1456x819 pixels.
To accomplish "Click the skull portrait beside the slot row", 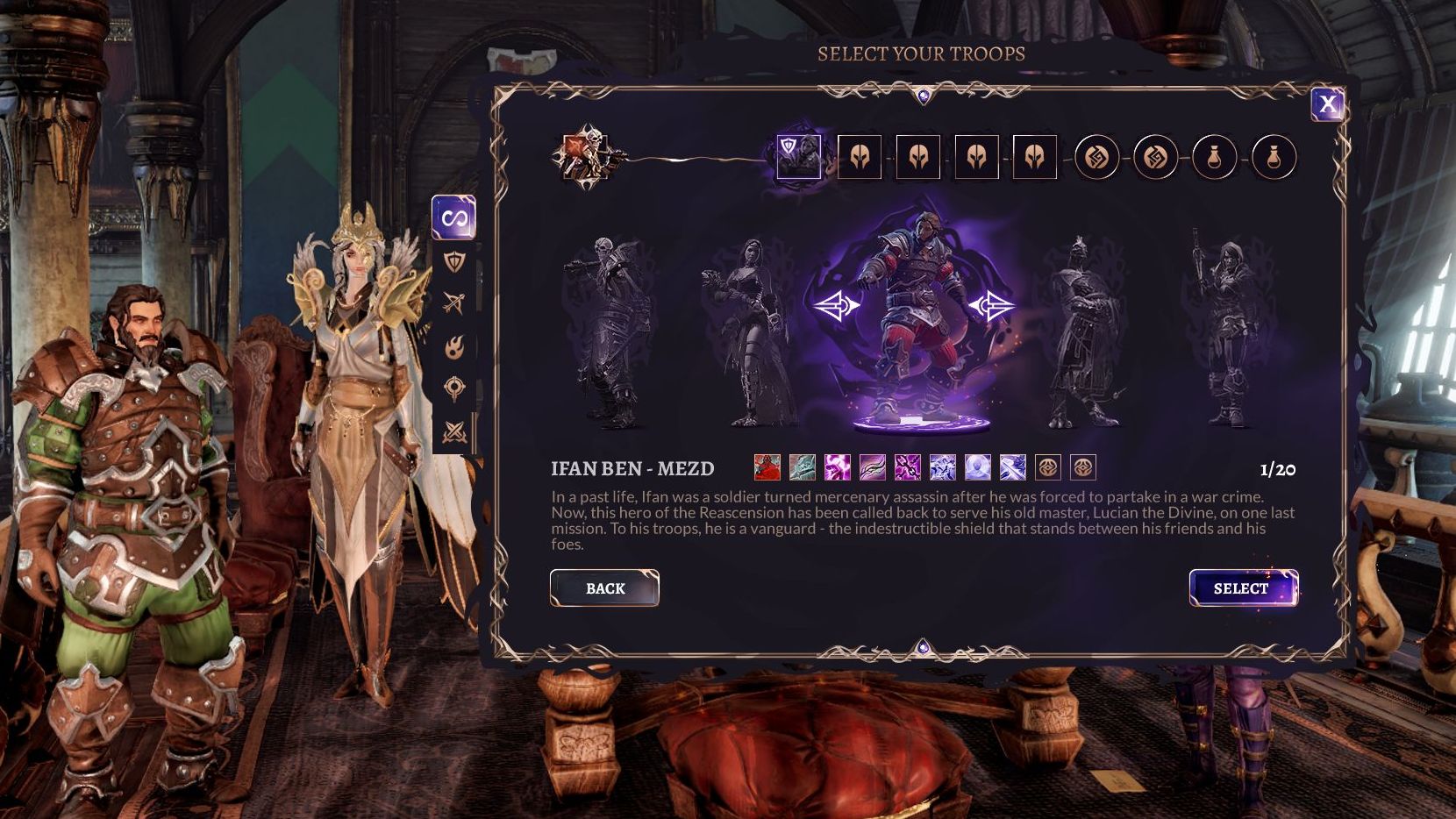I will (x=586, y=158).
